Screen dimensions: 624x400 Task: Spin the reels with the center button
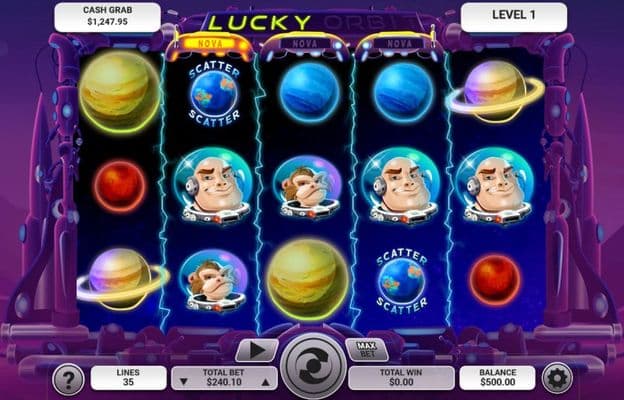[311, 366]
